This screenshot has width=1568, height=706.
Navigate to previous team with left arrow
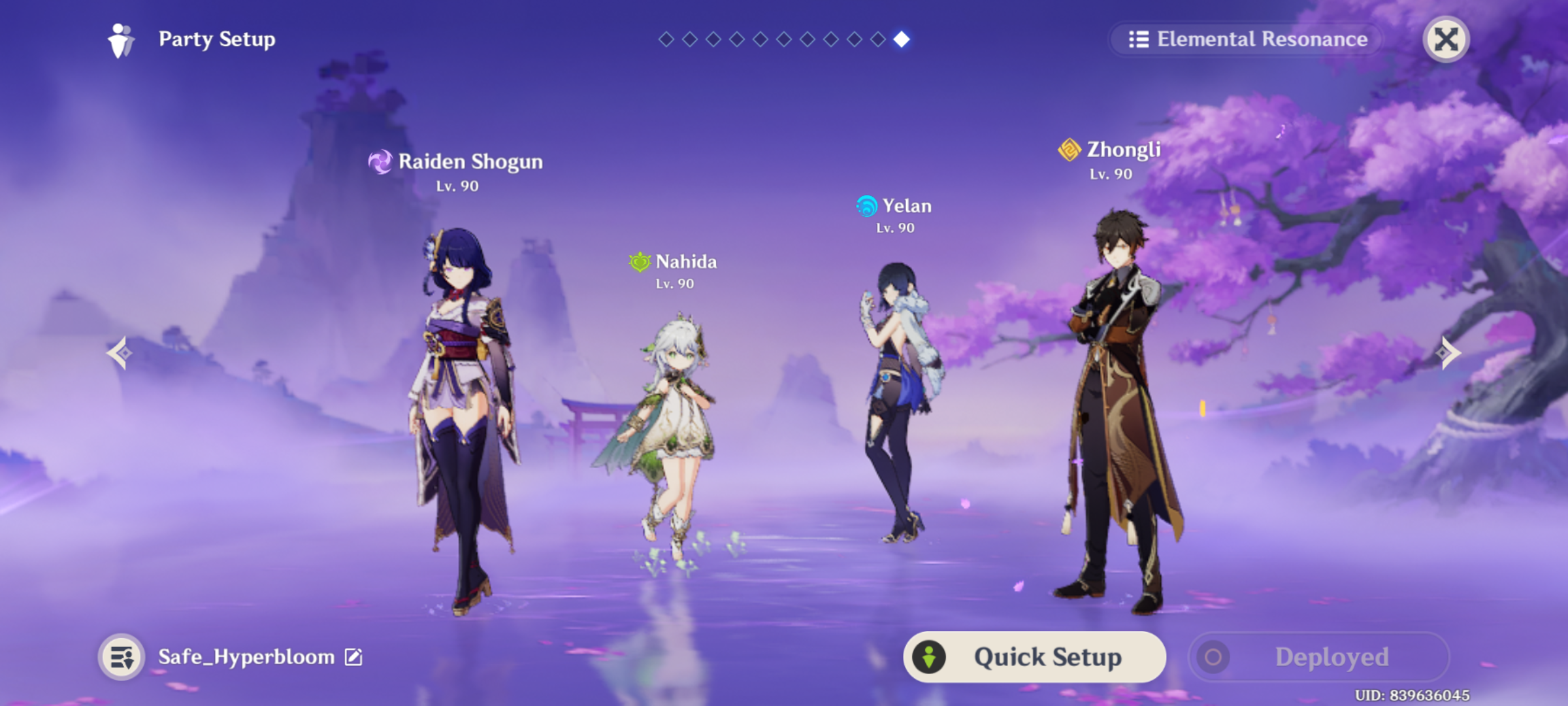coord(120,353)
